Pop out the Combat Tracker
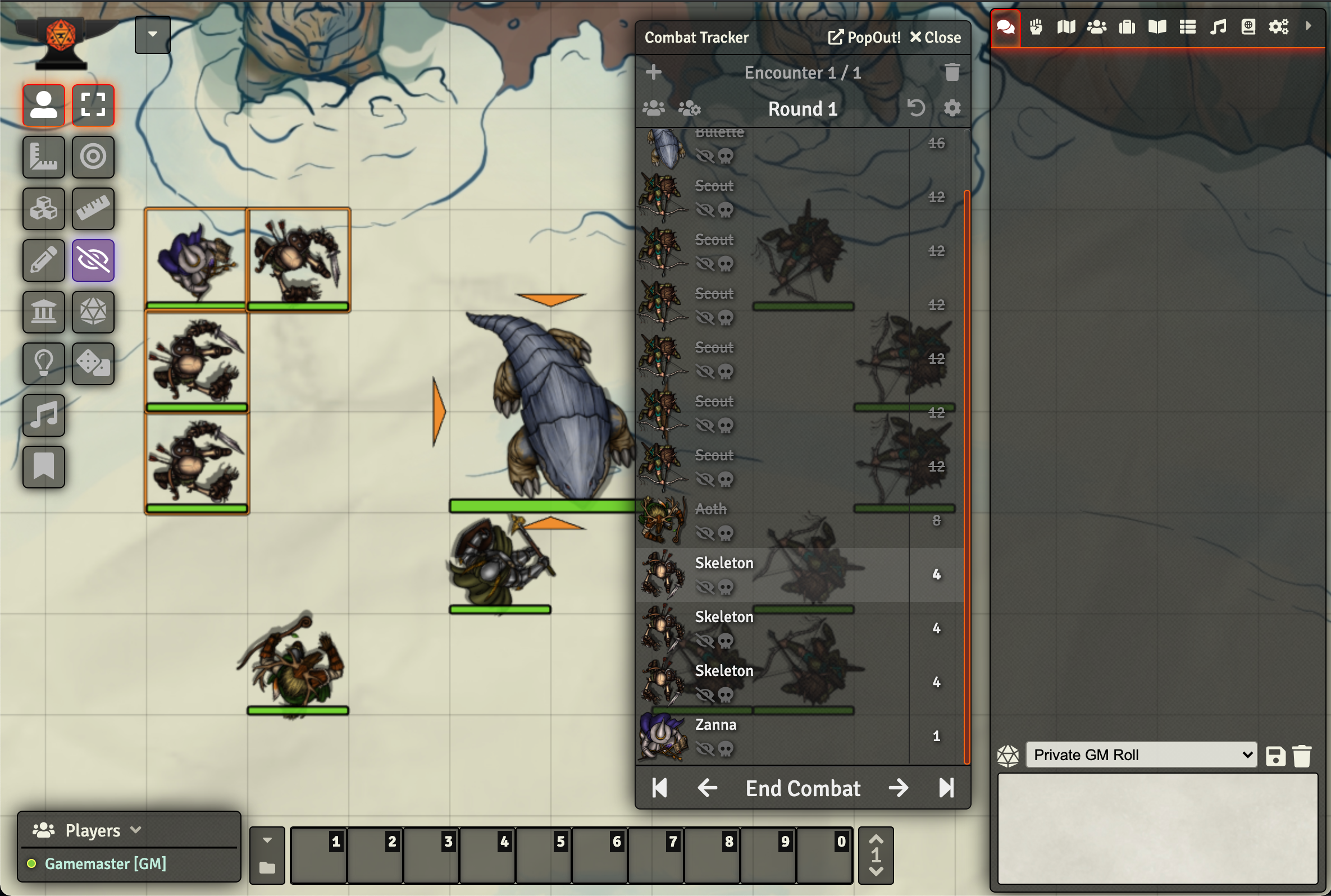1331x896 pixels. click(x=863, y=37)
